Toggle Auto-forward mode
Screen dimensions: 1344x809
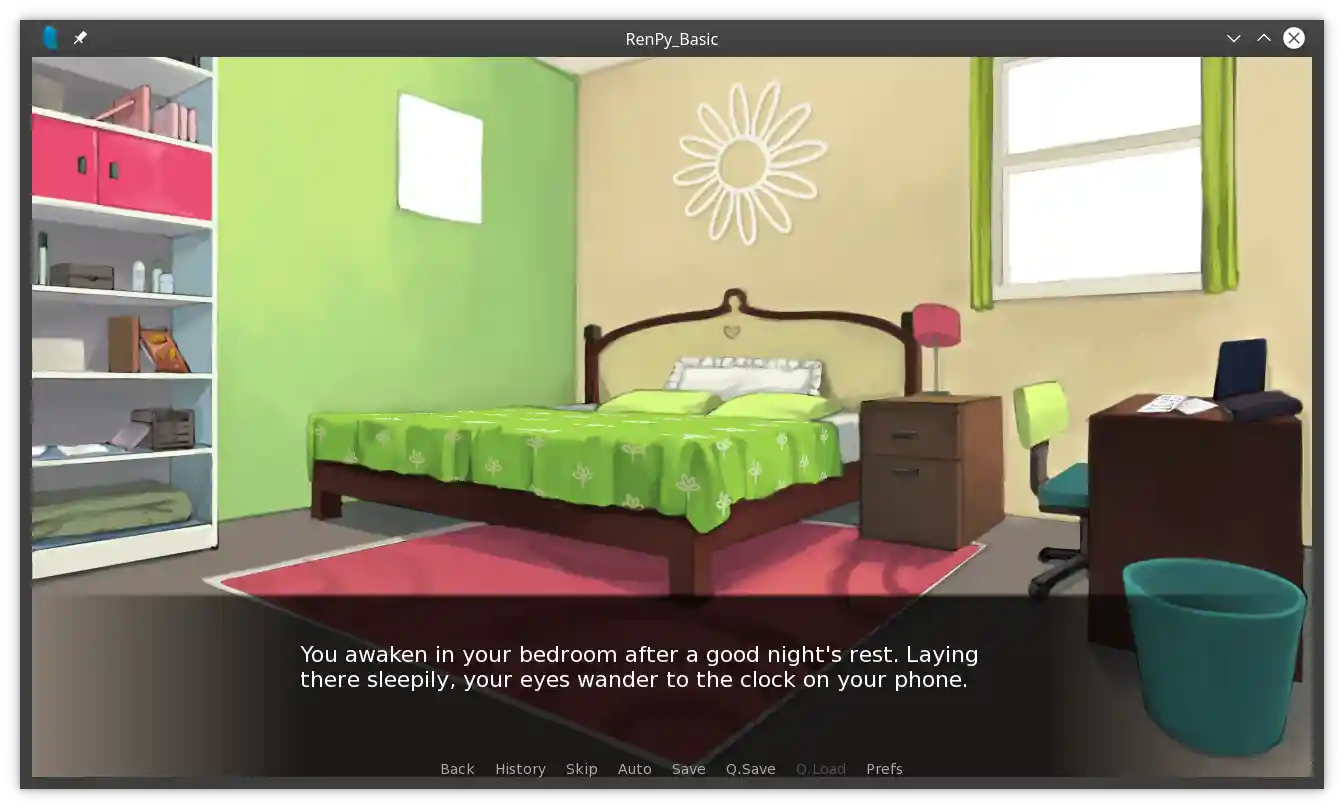635,769
